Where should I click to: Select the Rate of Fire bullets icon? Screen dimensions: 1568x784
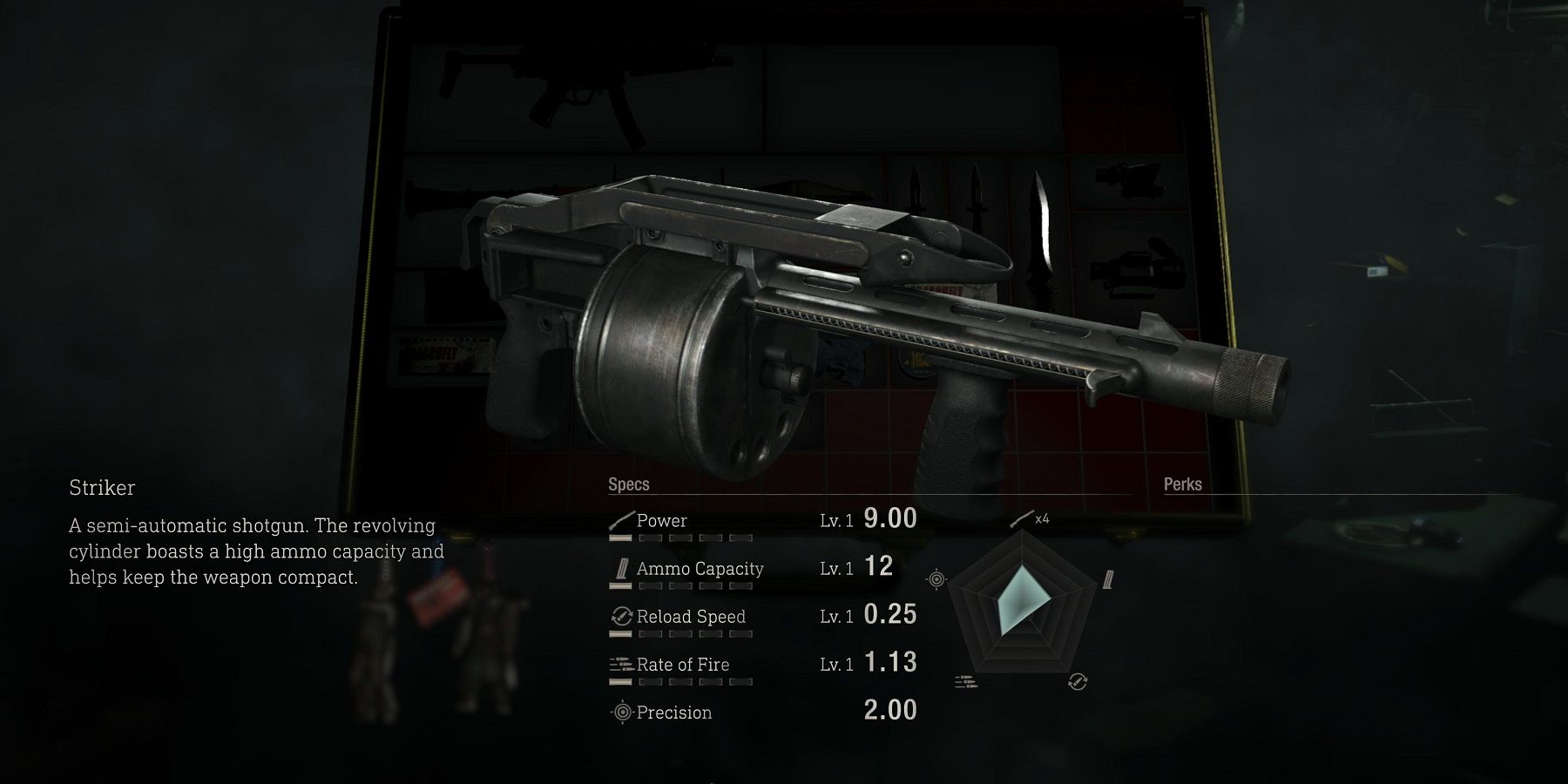pyautogui.click(x=620, y=664)
